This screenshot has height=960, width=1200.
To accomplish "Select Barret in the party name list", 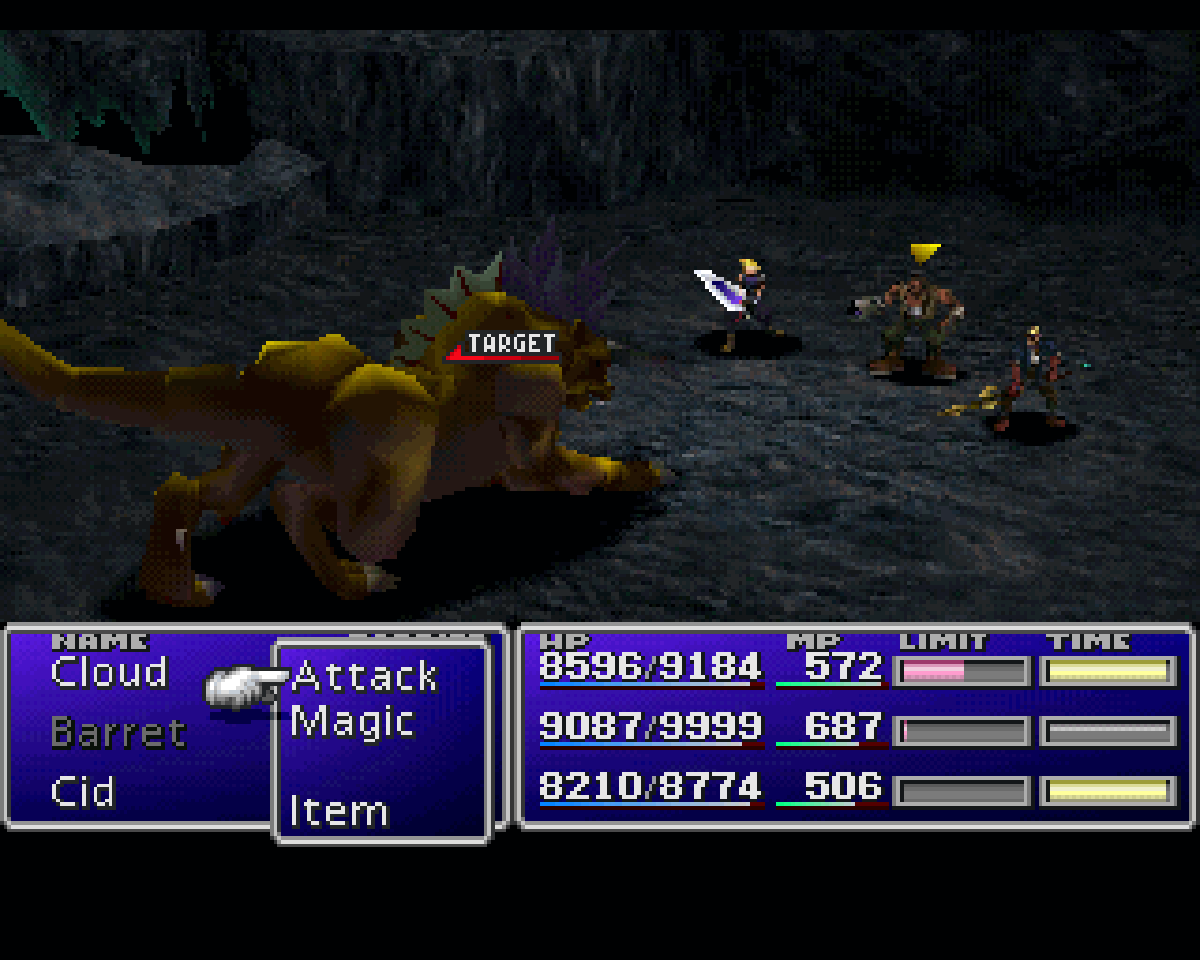I will [118, 733].
